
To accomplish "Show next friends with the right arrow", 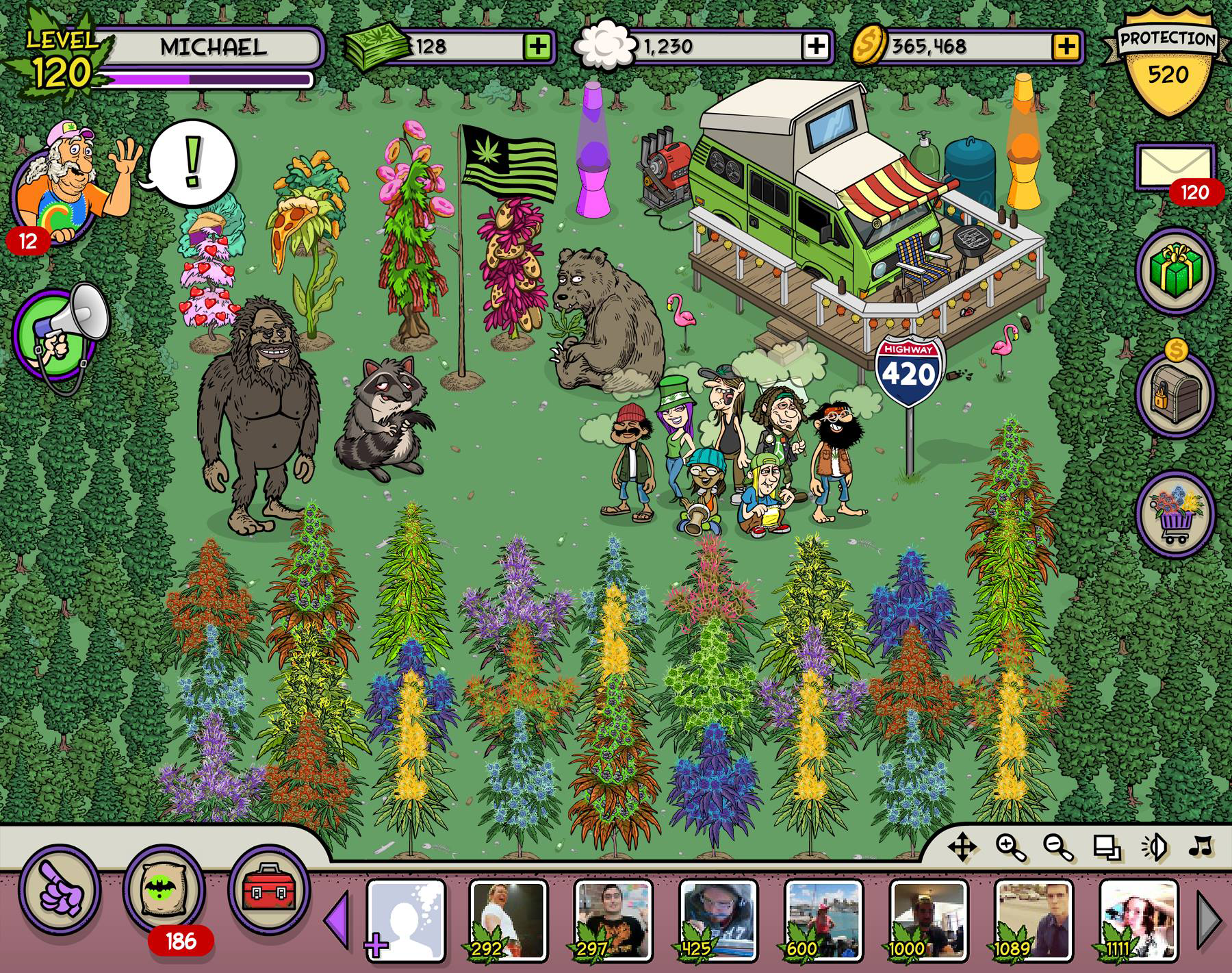I will [1210, 919].
